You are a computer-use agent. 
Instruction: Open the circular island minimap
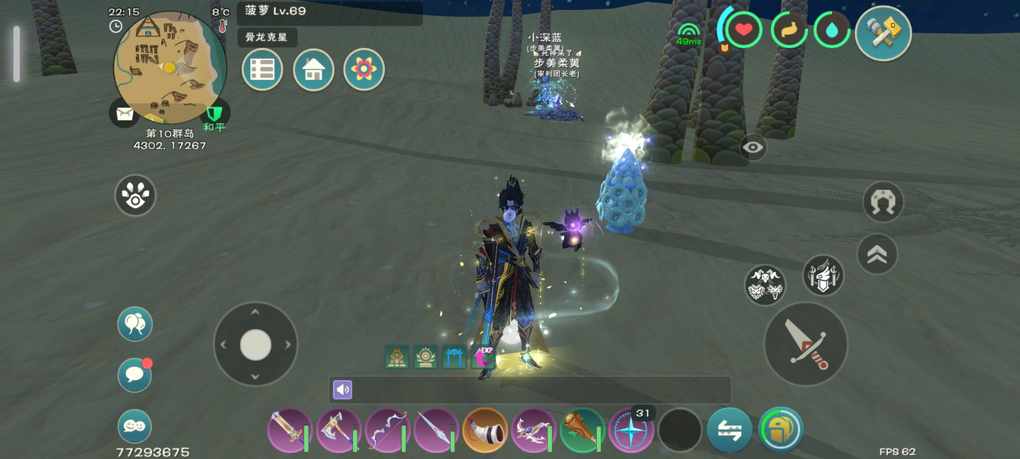click(x=170, y=67)
